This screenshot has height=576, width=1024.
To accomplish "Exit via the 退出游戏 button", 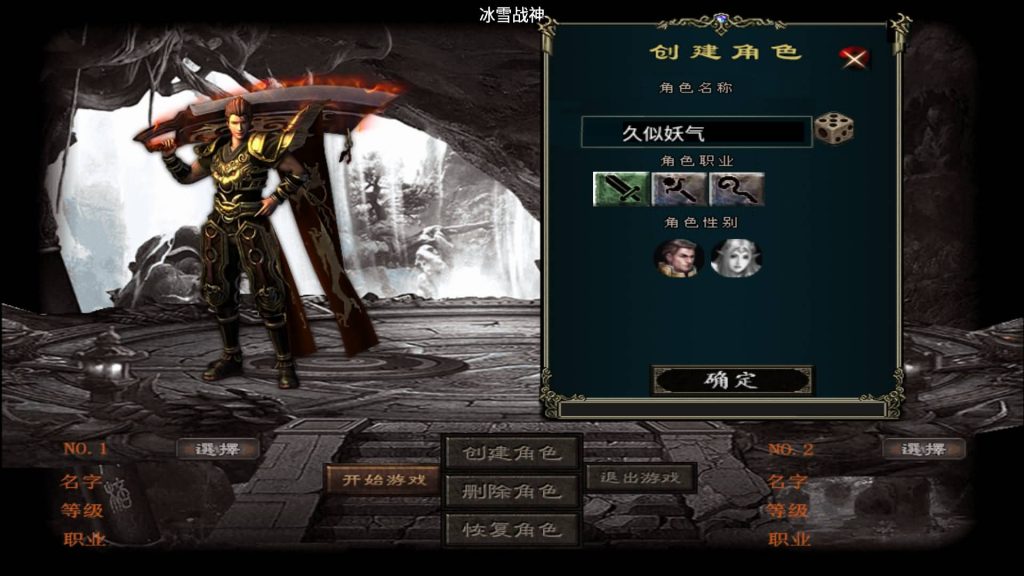I will (x=640, y=477).
